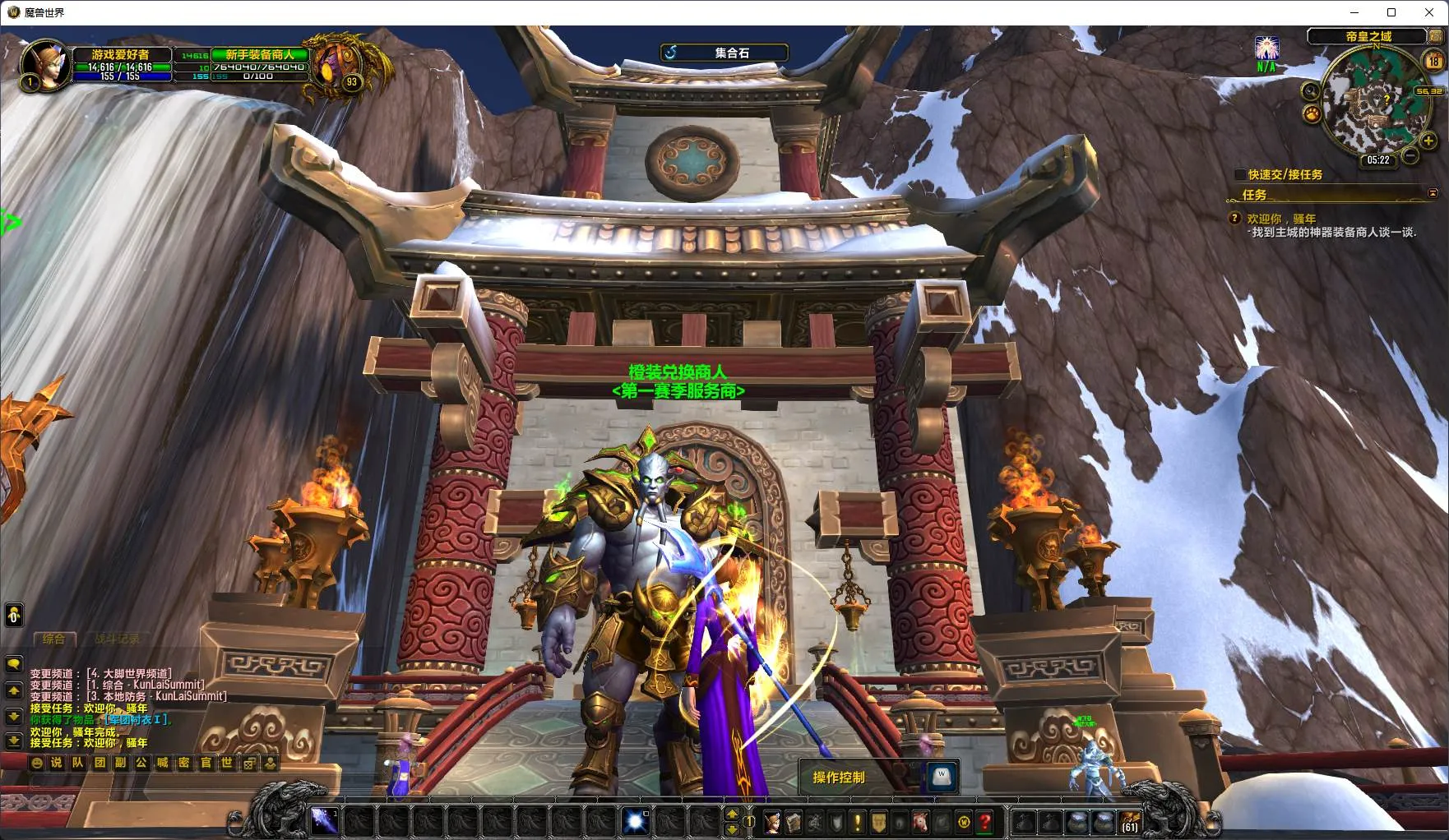Collapse the 任务 quest tracker
This screenshot has width=1449, height=840.
coord(1433,194)
